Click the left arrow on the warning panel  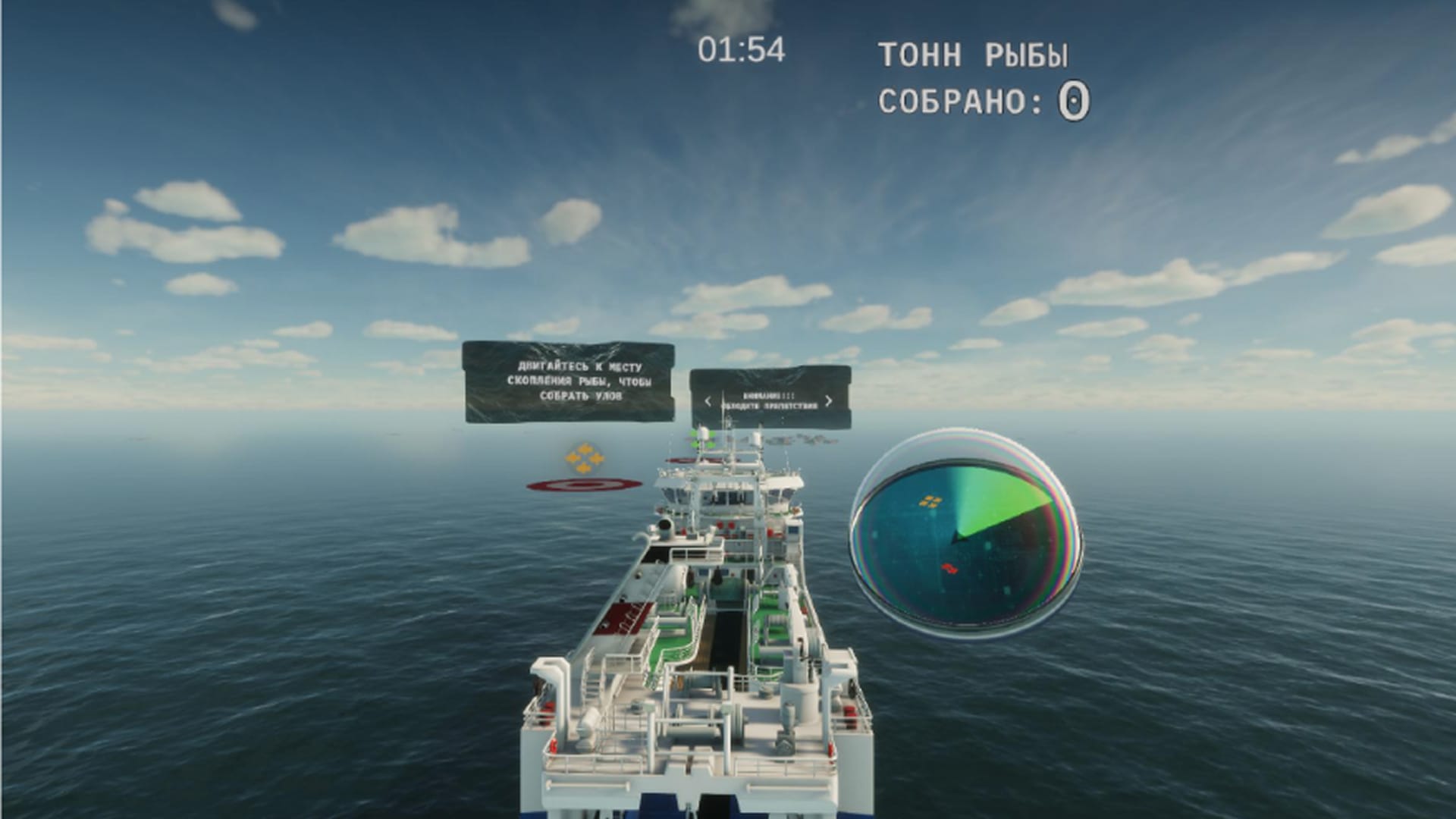[708, 401]
